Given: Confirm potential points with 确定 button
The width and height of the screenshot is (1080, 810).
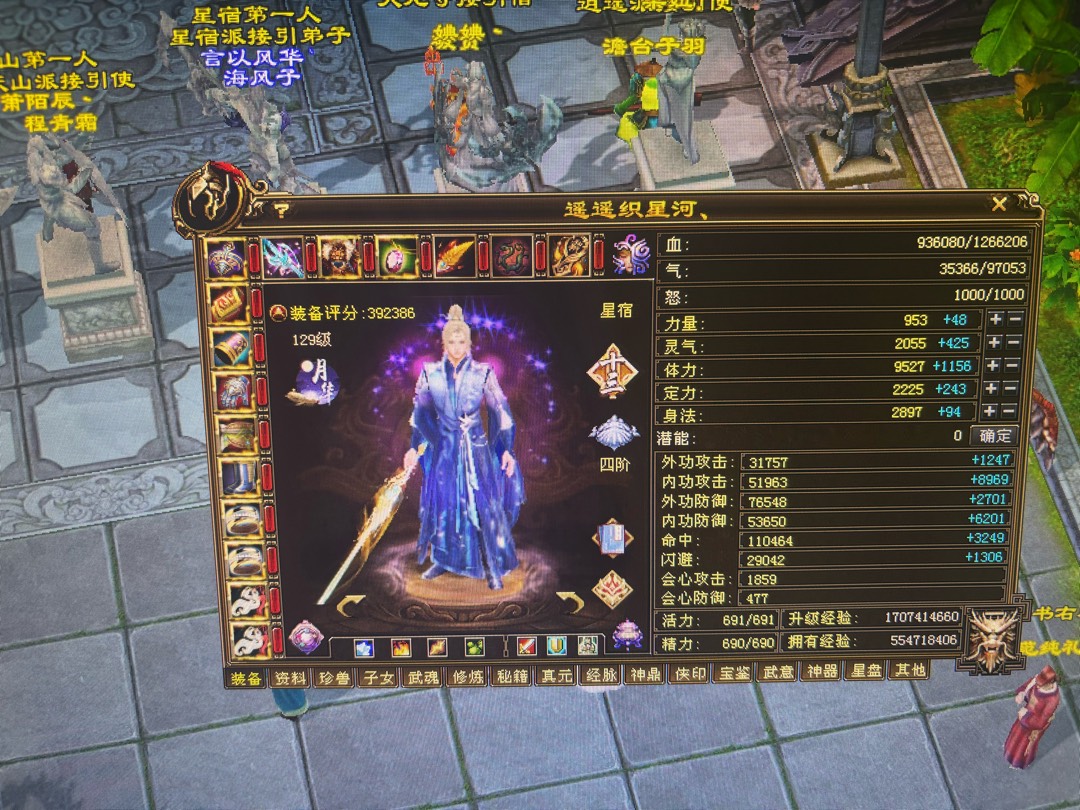Looking at the screenshot, I should 994,436.
